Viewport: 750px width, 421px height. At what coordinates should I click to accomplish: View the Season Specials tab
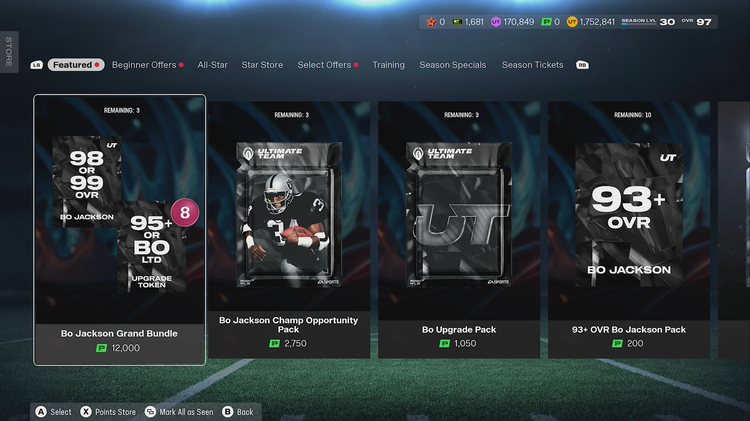tap(453, 65)
